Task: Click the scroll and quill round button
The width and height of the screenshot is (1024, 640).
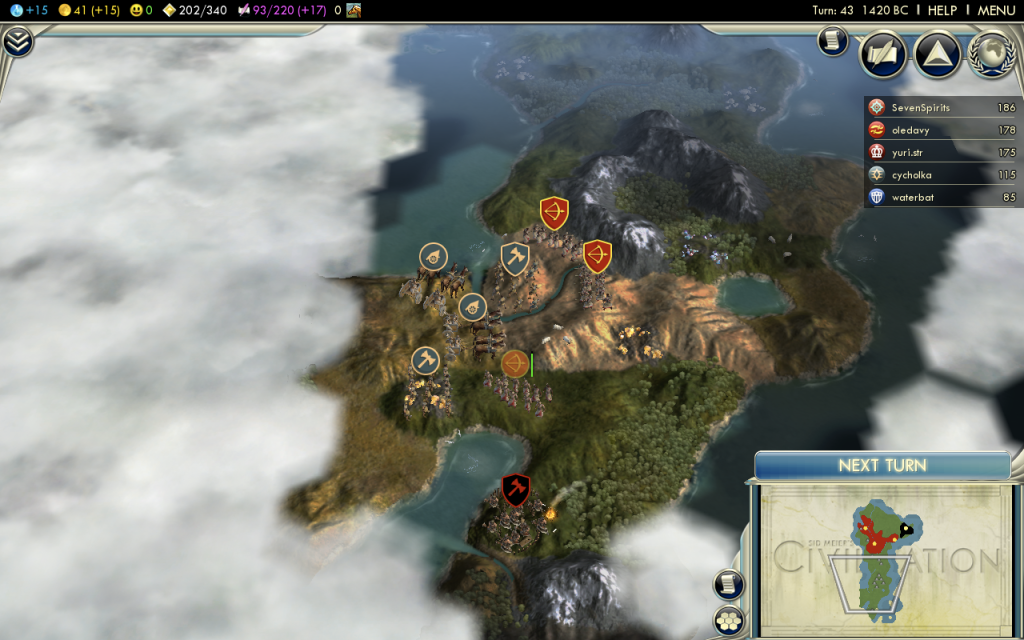Action: coord(883,54)
